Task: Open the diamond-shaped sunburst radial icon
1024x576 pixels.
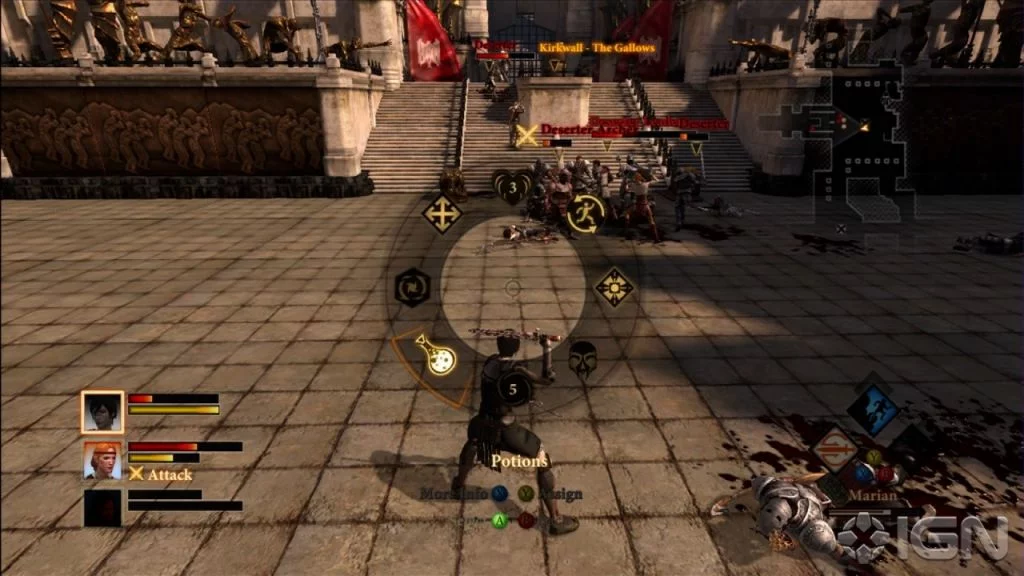Action: coord(614,287)
